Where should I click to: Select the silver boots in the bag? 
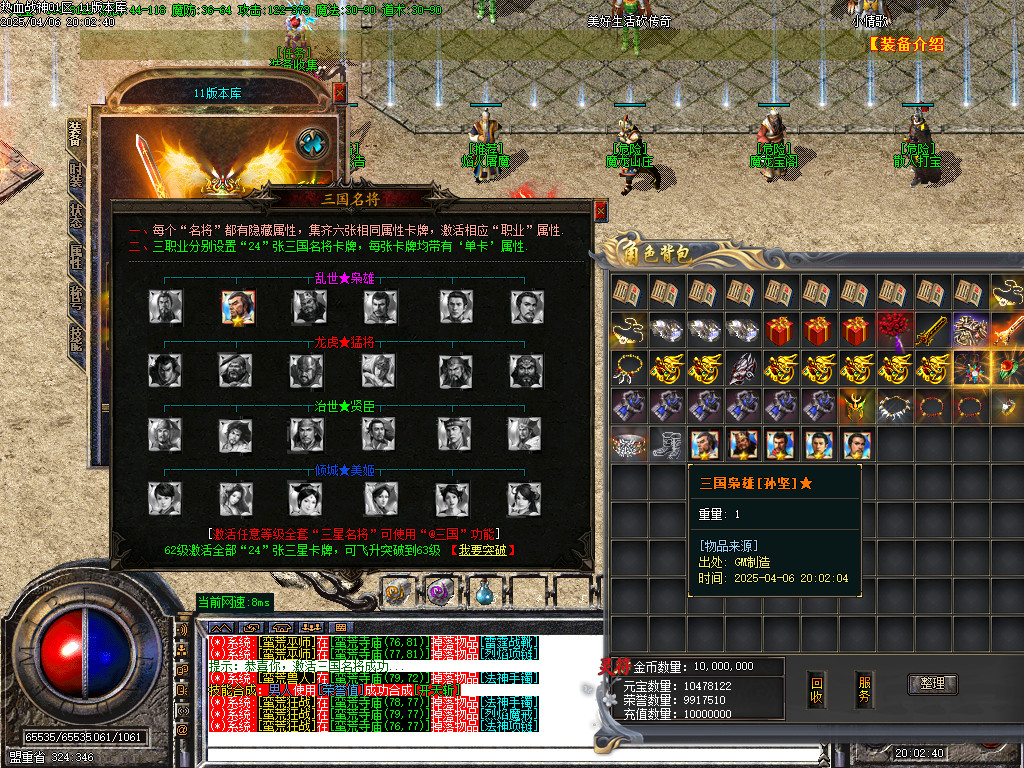[x=668, y=444]
